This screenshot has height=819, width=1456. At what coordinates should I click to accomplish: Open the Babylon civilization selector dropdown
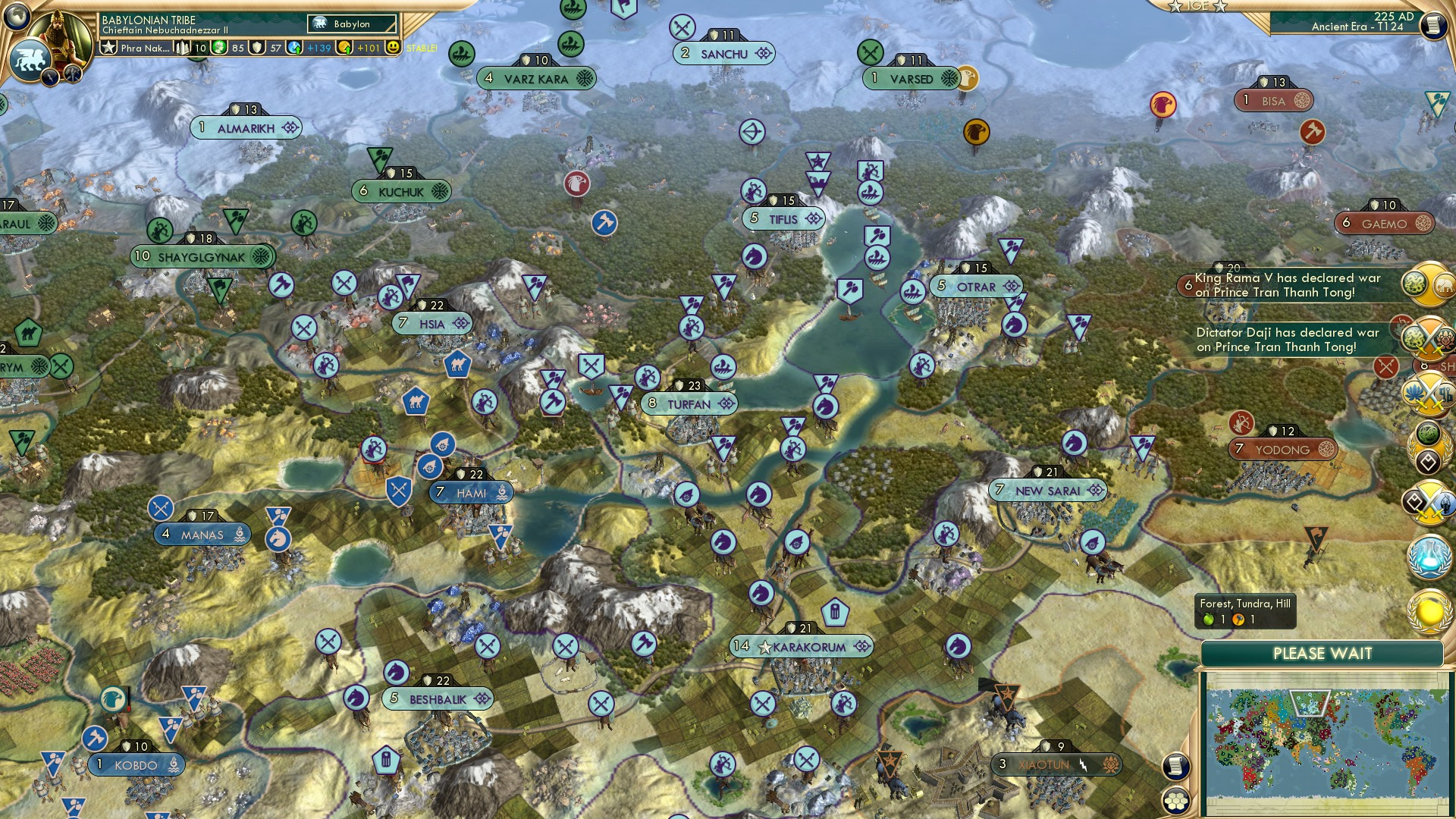[350, 24]
